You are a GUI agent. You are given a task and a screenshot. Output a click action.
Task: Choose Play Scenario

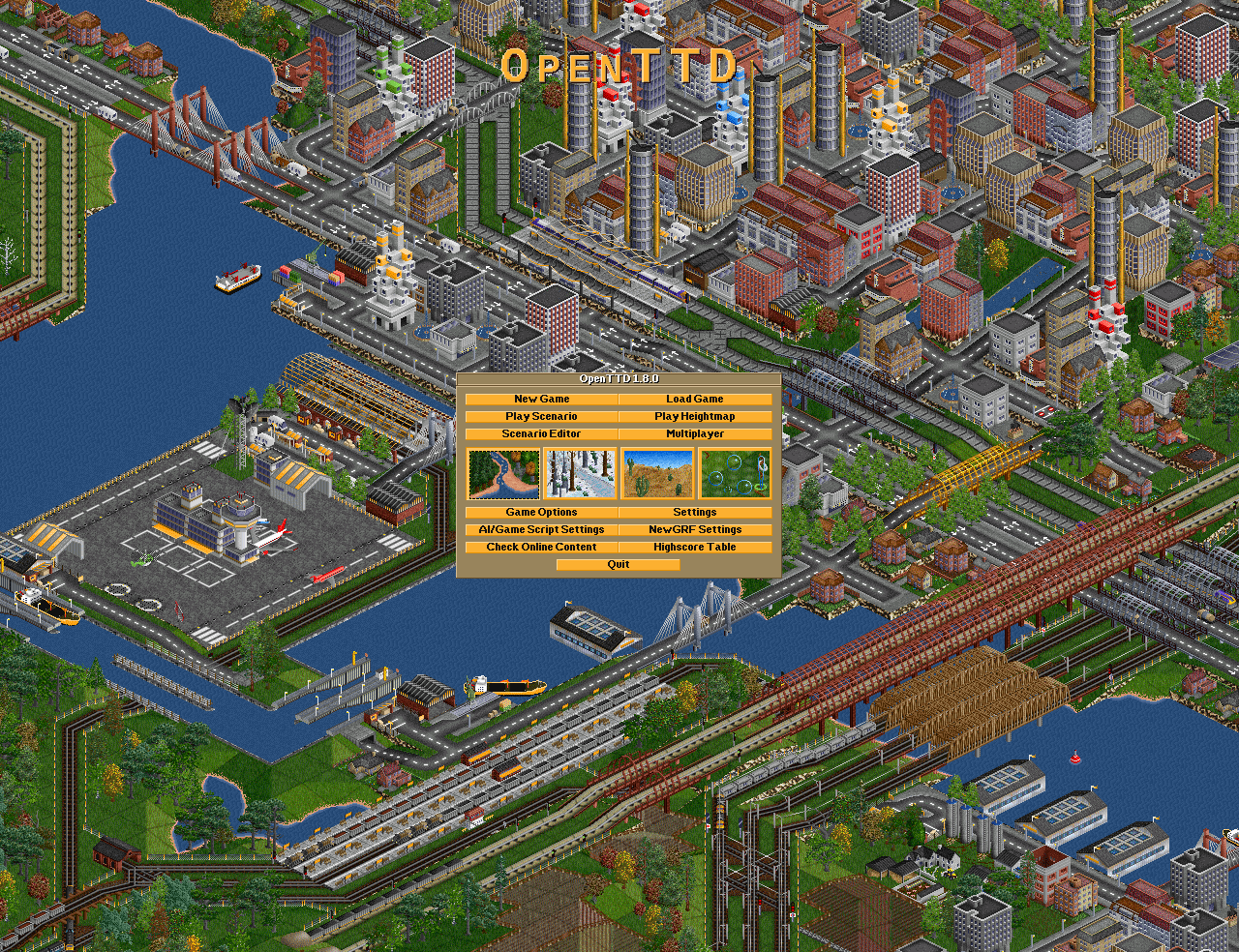coord(541,416)
